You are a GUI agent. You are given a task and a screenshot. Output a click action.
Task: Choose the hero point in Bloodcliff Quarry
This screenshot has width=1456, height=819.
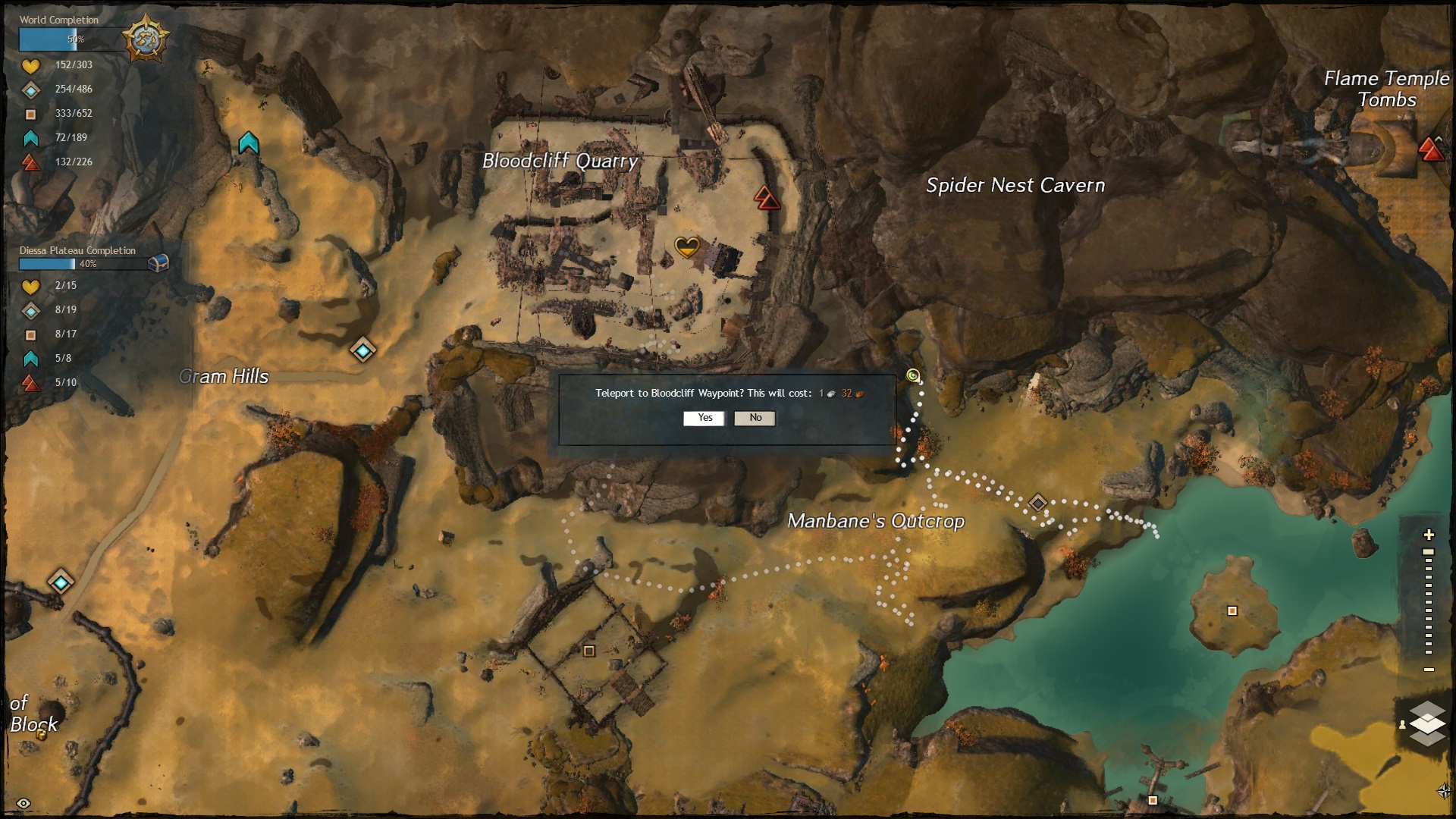click(x=767, y=198)
